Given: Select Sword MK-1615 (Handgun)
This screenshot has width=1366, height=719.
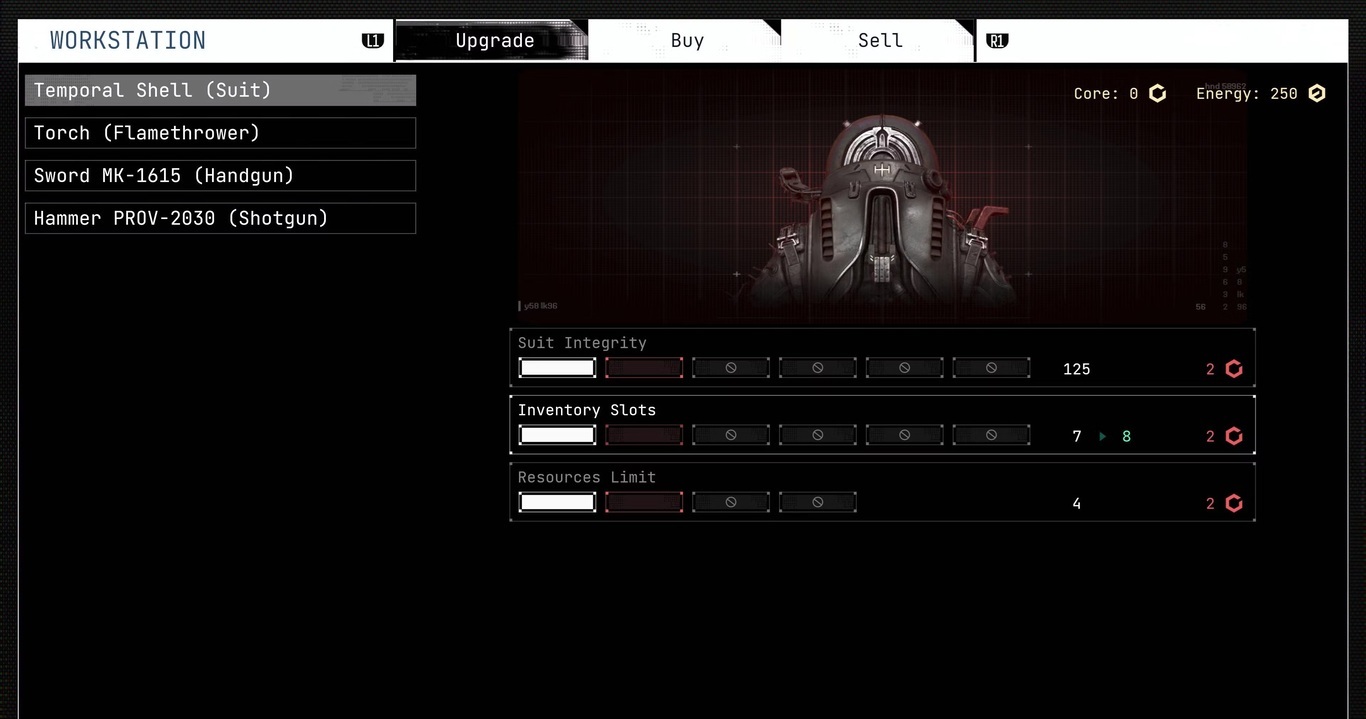Looking at the screenshot, I should point(220,176).
